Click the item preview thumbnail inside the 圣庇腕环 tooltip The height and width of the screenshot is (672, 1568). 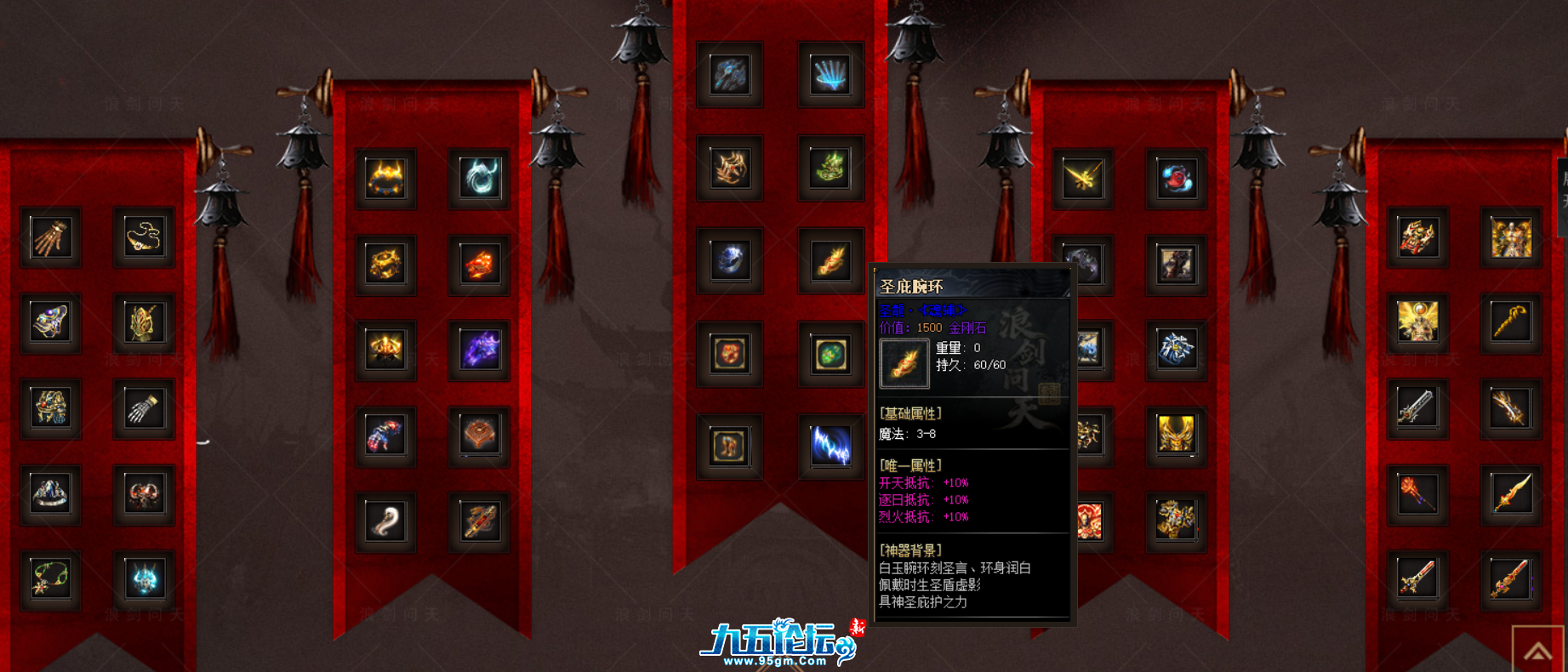pos(904,362)
